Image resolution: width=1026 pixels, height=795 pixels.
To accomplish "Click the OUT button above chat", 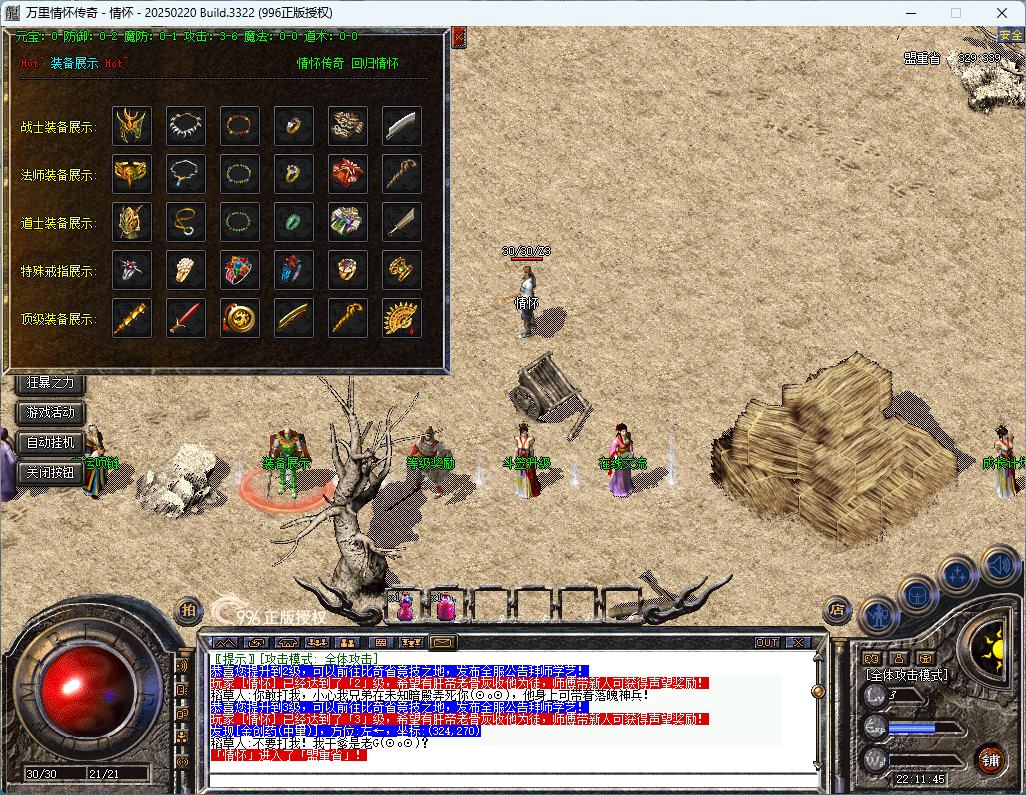I will click(x=767, y=642).
